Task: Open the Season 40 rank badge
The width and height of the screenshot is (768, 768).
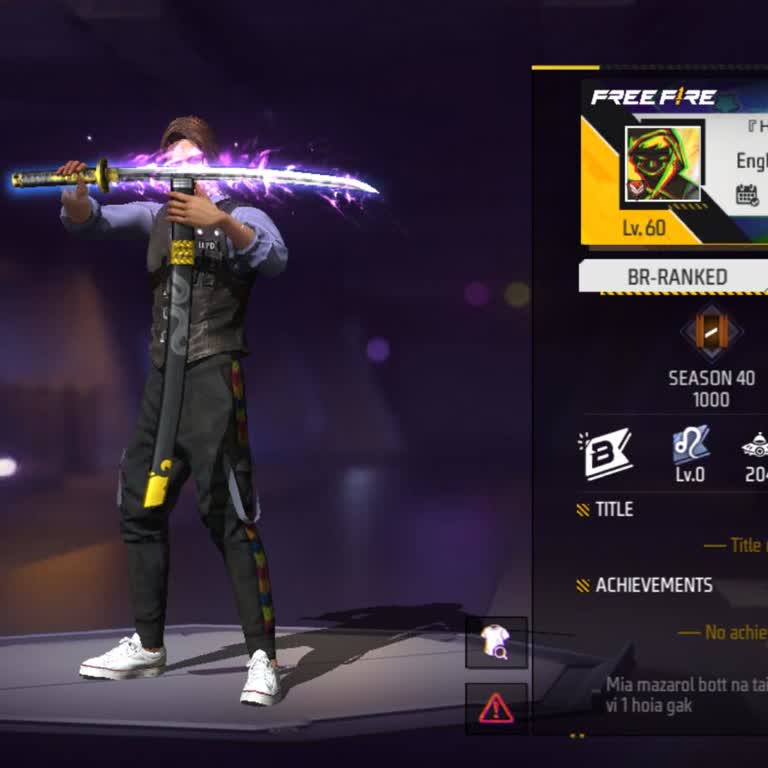Action: tap(711, 334)
